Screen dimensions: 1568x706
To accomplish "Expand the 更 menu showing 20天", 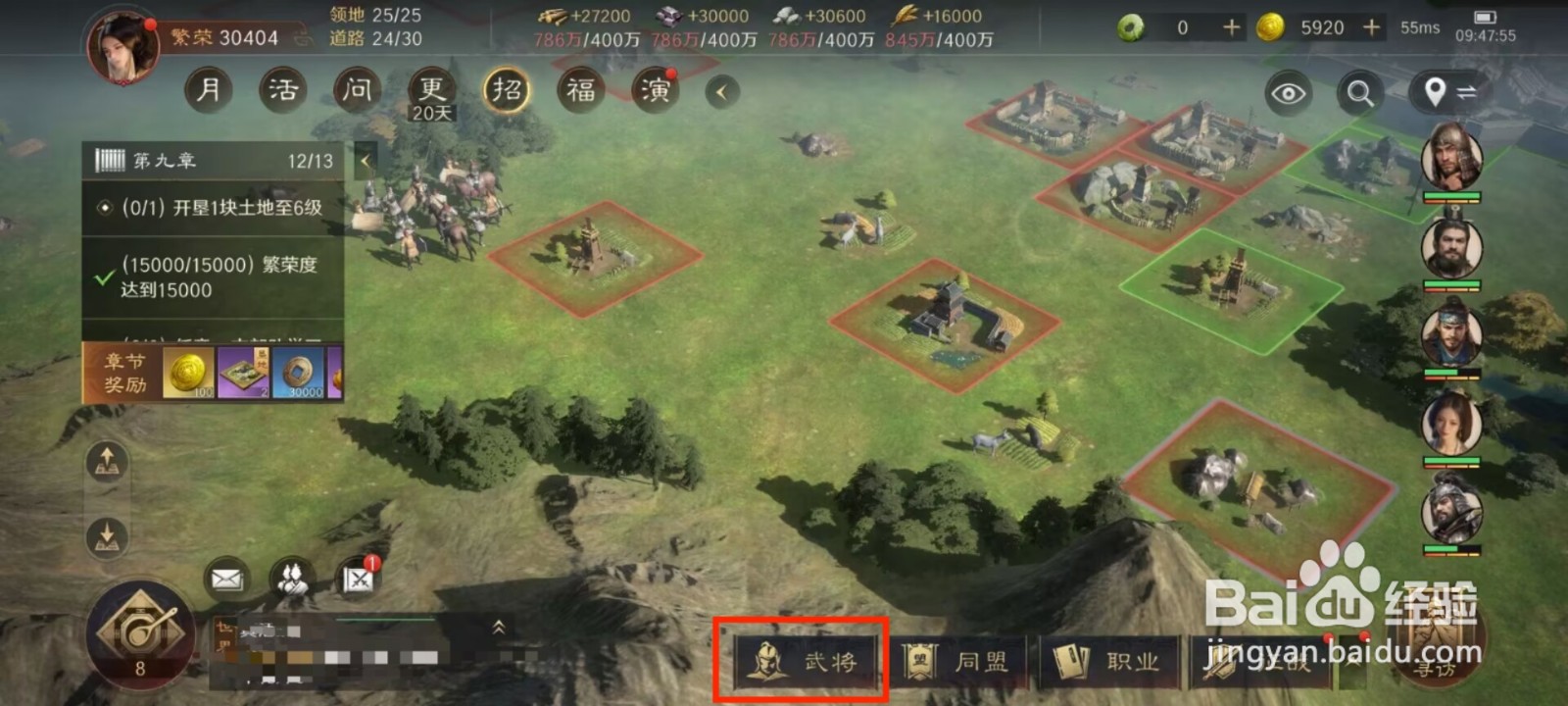I will coord(431,89).
